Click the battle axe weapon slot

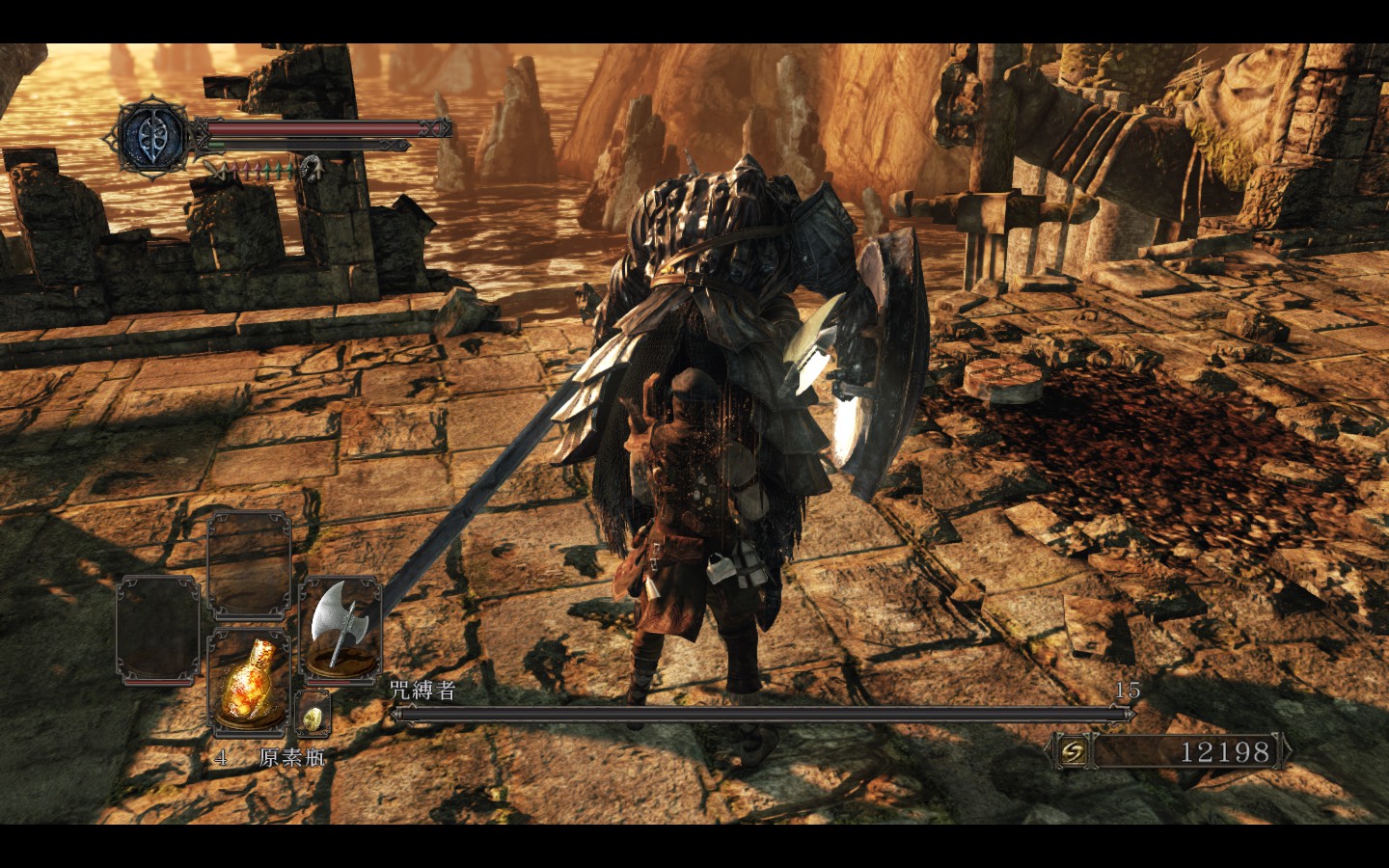340,627
